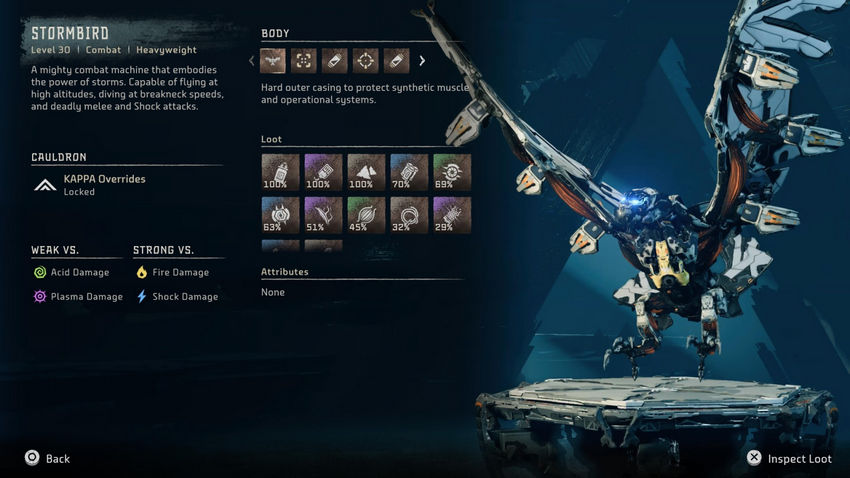Select the blue loot slot at 70%
This screenshot has width=850, height=478.
pyautogui.click(x=409, y=172)
